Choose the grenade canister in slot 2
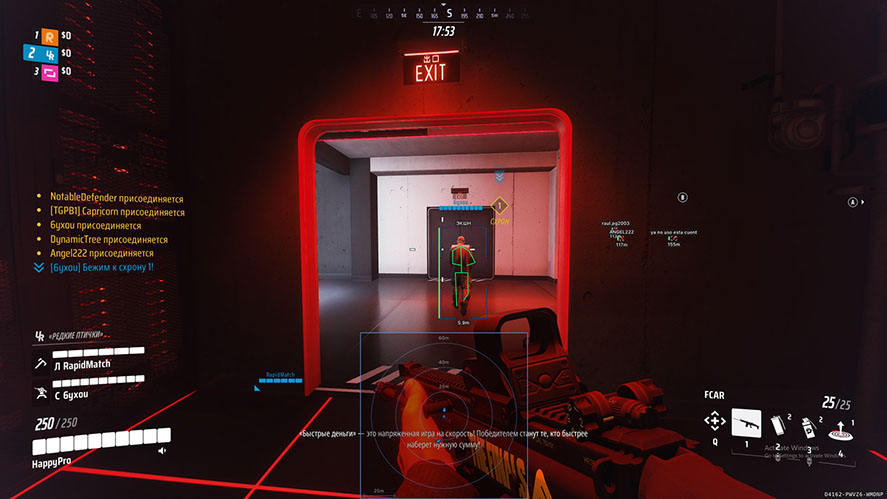 [780, 422]
